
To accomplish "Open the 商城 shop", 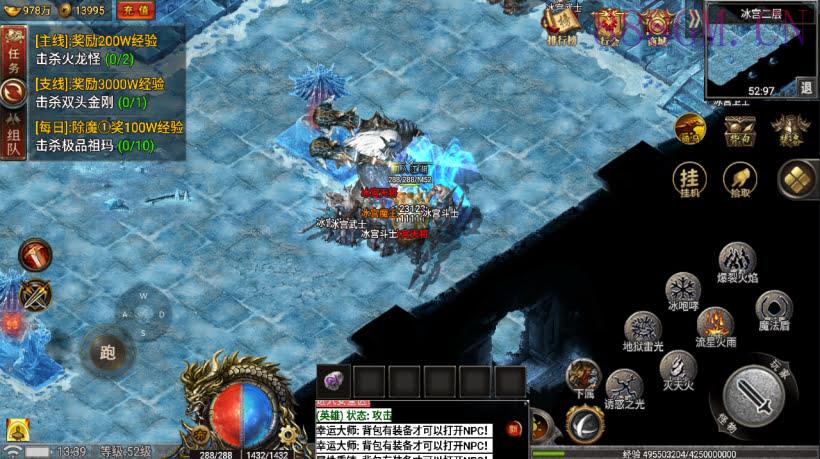I will pyautogui.click(x=655, y=25).
